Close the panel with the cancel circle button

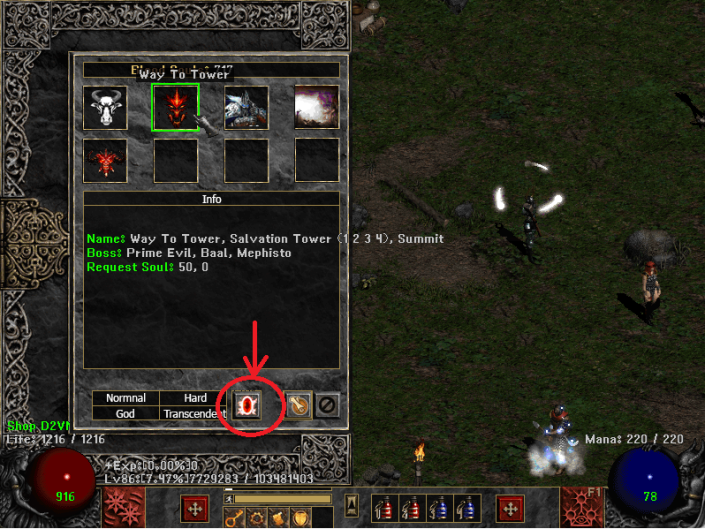coord(326,405)
